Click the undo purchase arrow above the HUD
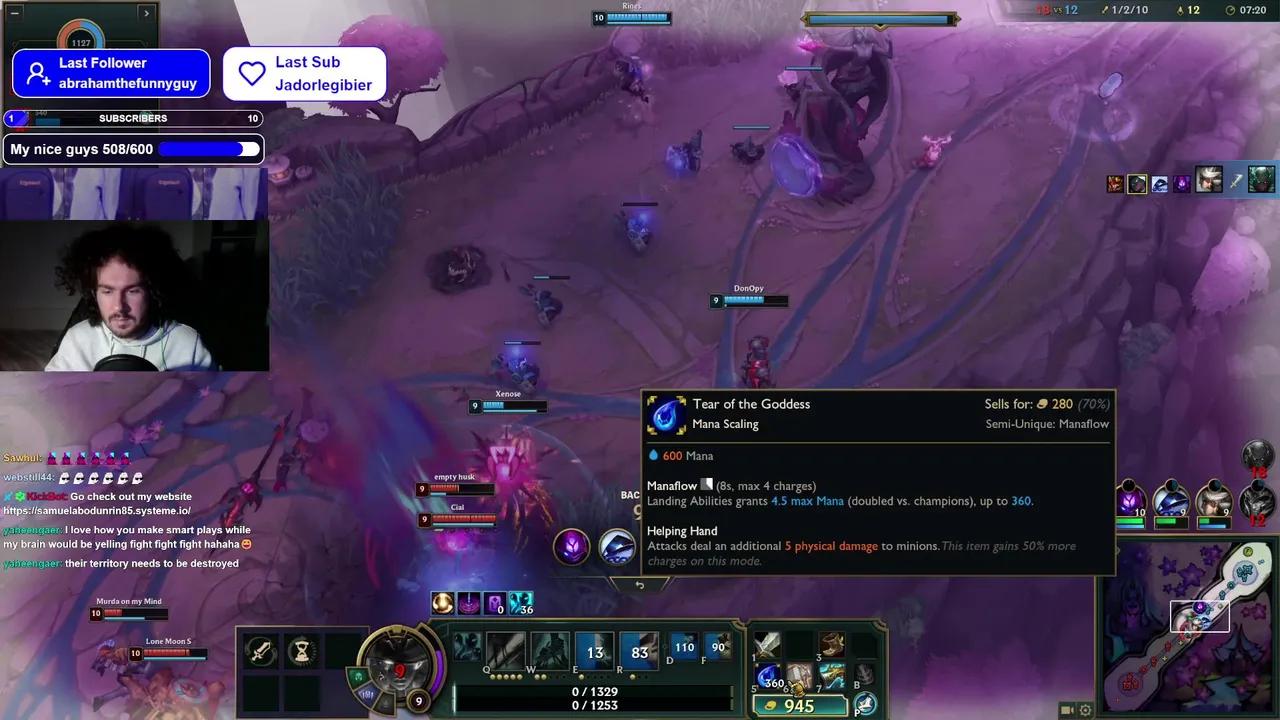Image resolution: width=1280 pixels, height=720 pixels. pyautogui.click(x=639, y=584)
